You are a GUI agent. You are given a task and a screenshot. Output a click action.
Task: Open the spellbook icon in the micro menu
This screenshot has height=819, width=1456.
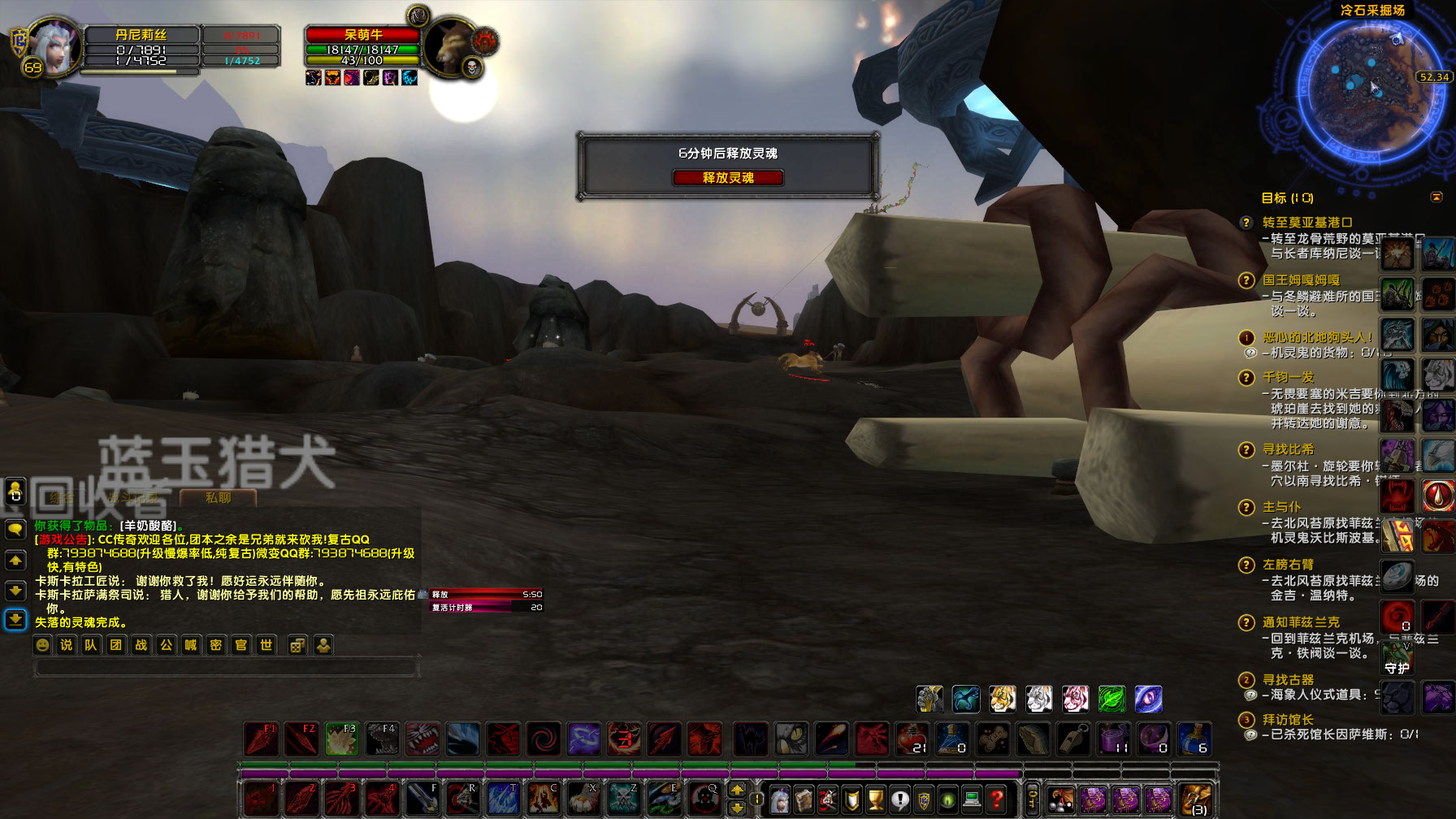click(x=804, y=799)
